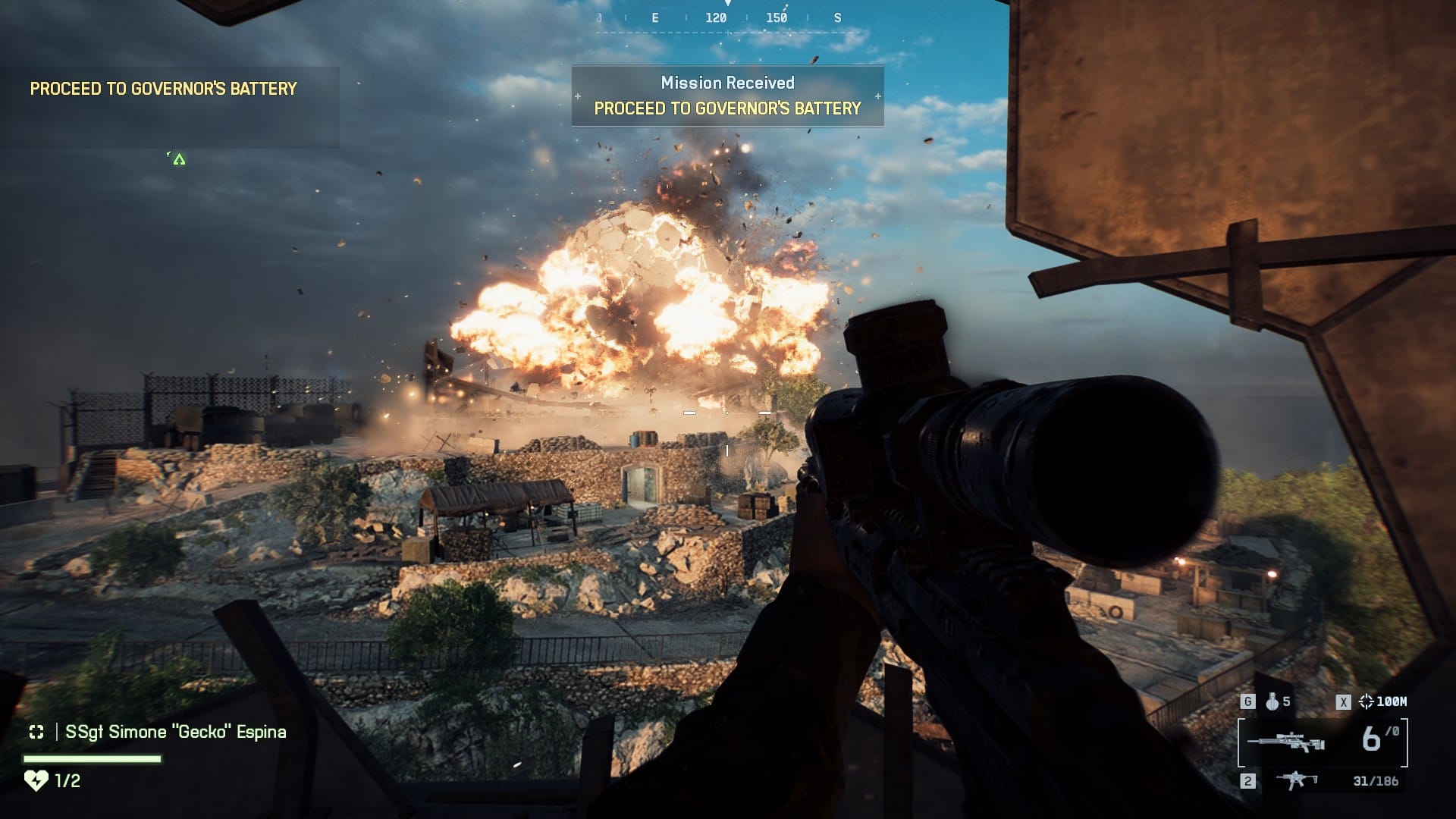Click the compass heading bar

(726, 17)
